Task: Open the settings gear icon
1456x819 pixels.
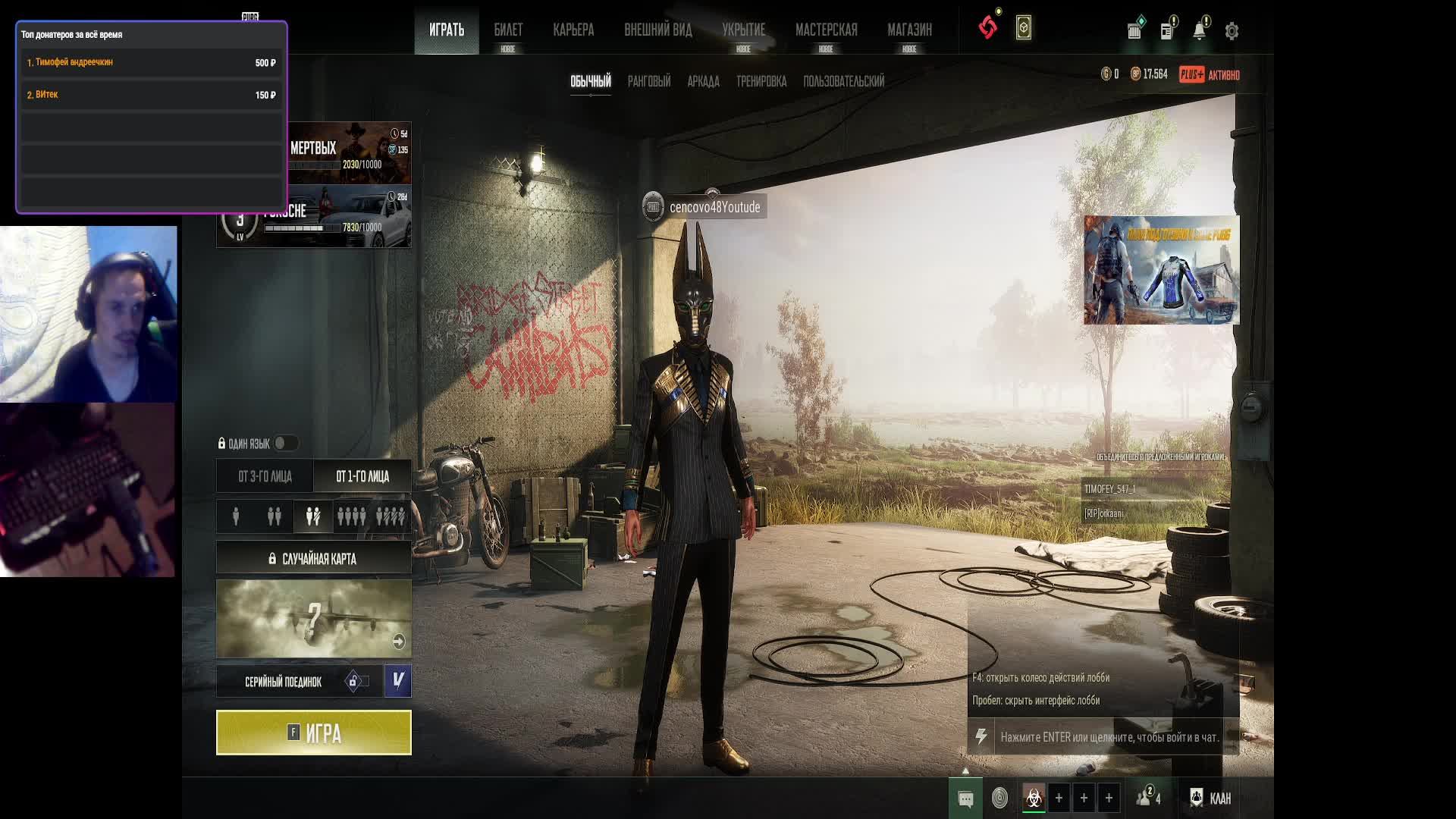Action: point(1232,31)
